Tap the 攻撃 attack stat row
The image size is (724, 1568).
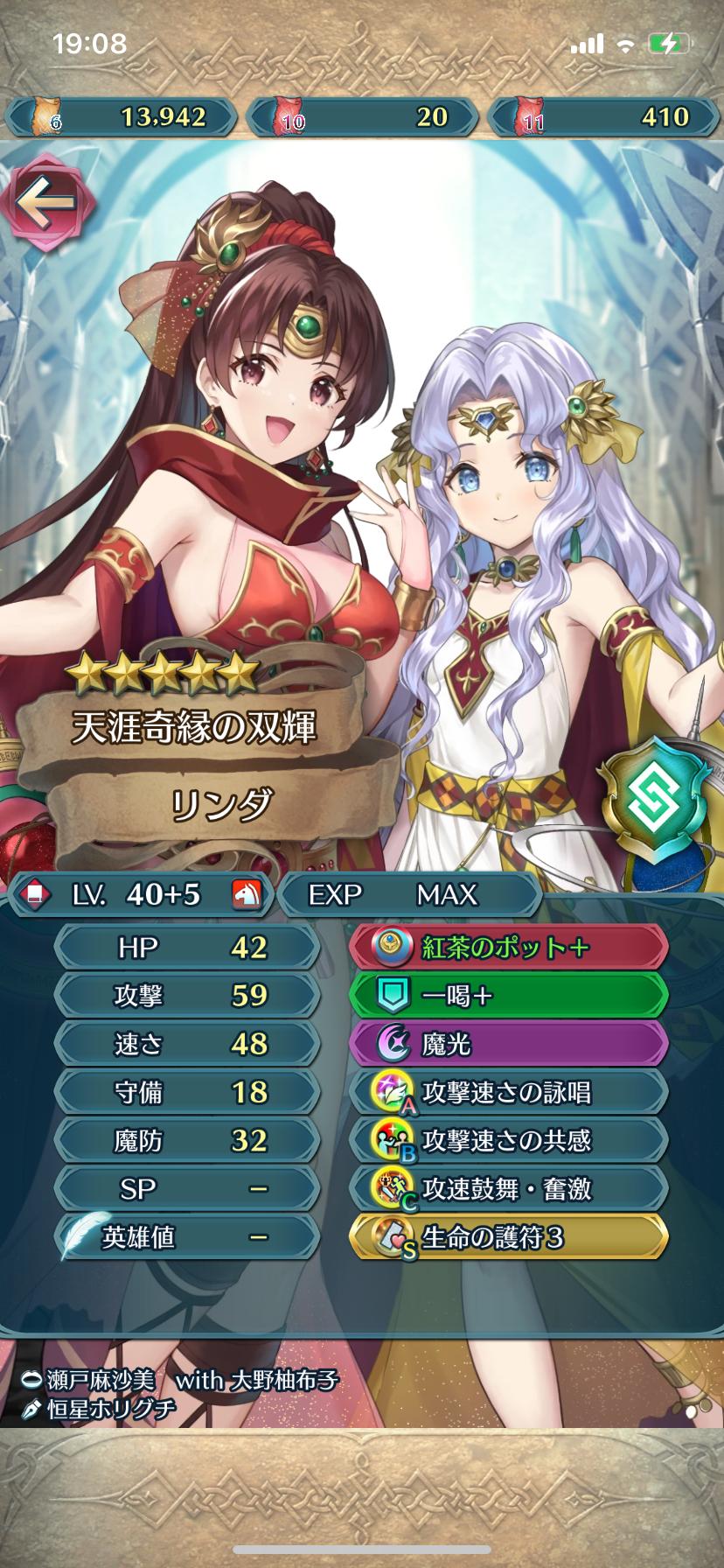(x=187, y=996)
